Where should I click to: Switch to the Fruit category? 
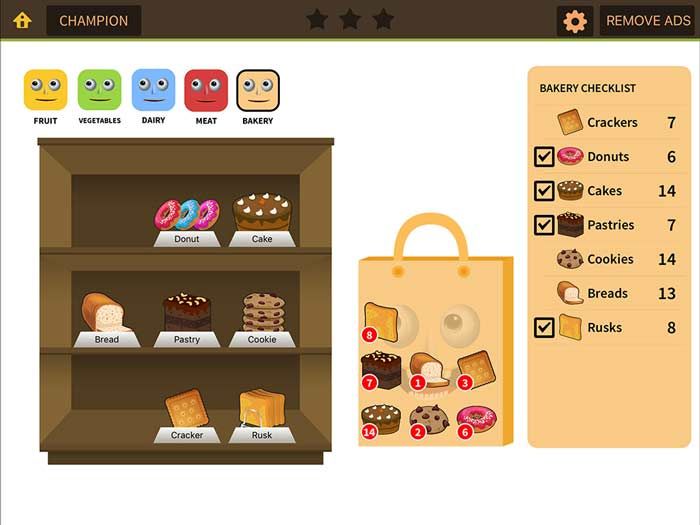click(x=45, y=90)
